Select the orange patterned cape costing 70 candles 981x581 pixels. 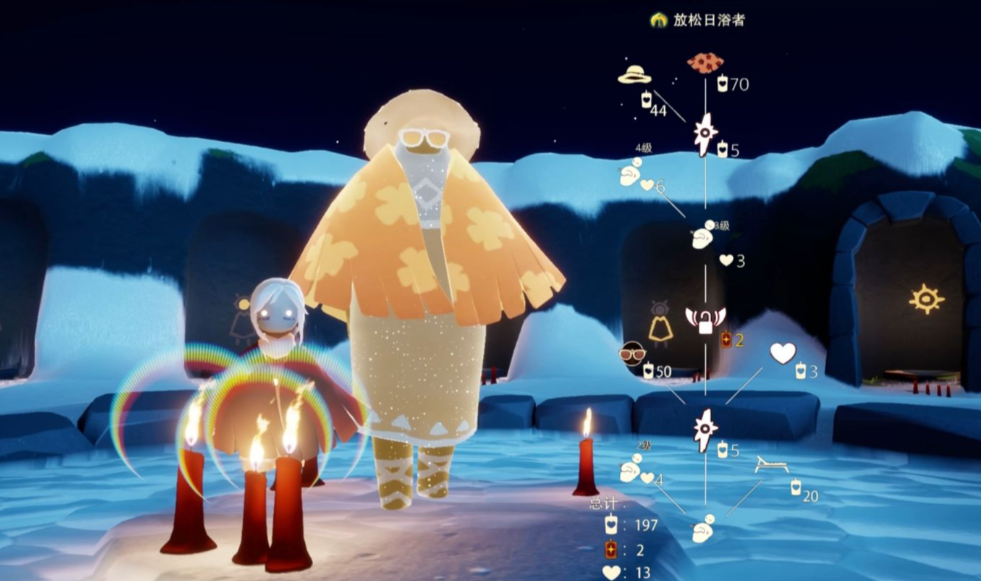(x=705, y=63)
